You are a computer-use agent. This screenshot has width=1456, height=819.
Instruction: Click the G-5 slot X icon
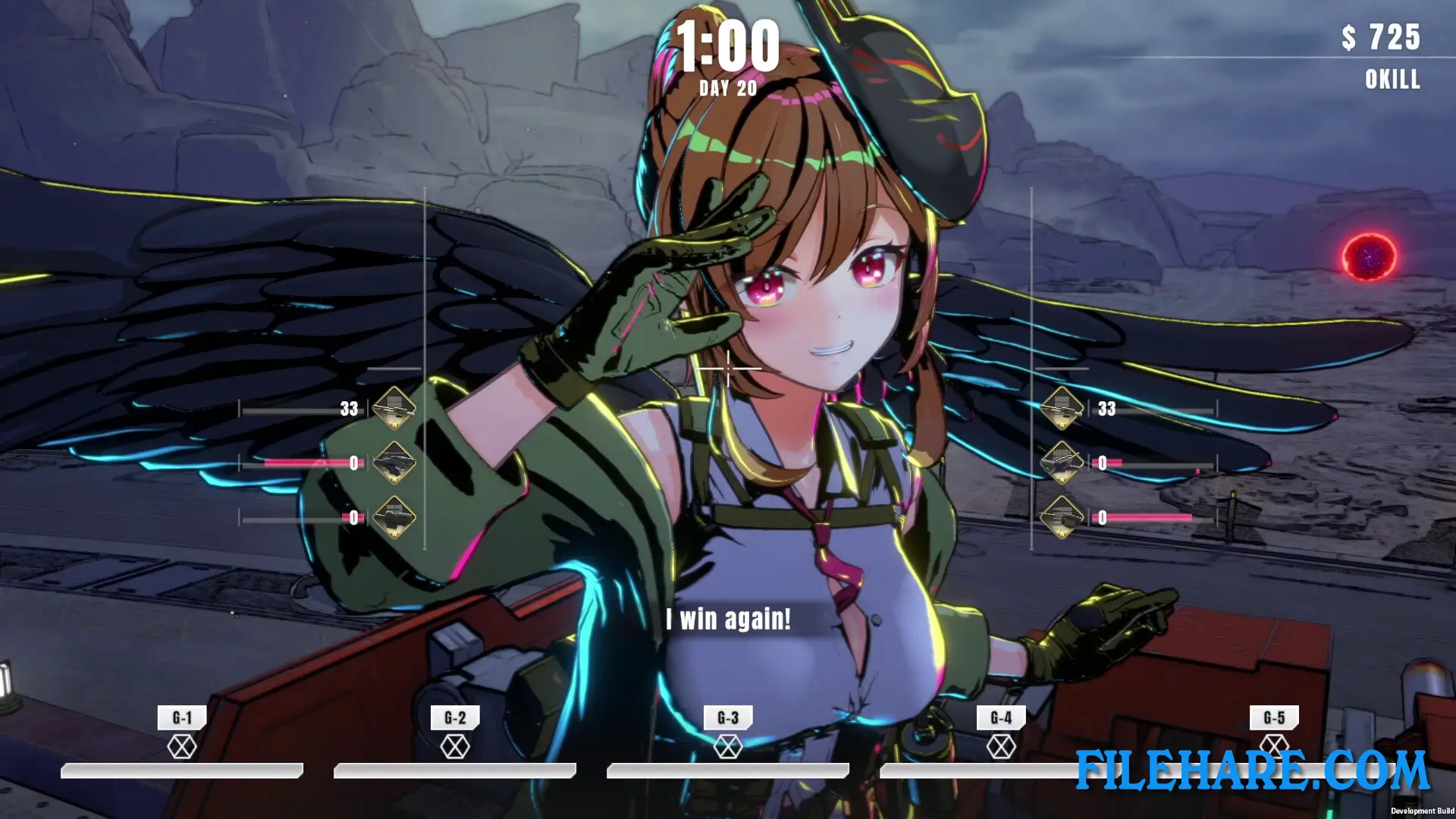click(1274, 745)
